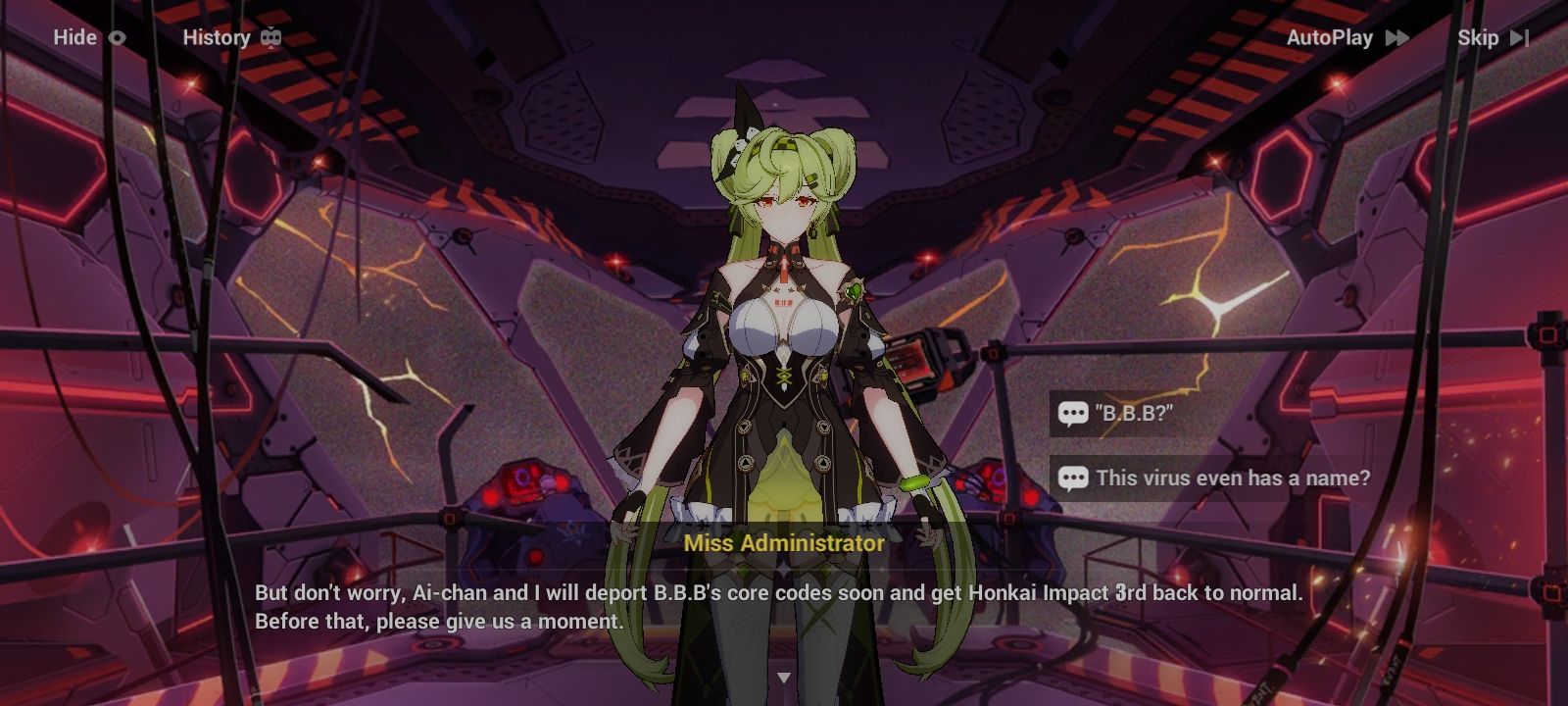Image resolution: width=1568 pixels, height=706 pixels.
Task: Click the Miss Administrator name plate
Action: (784, 540)
